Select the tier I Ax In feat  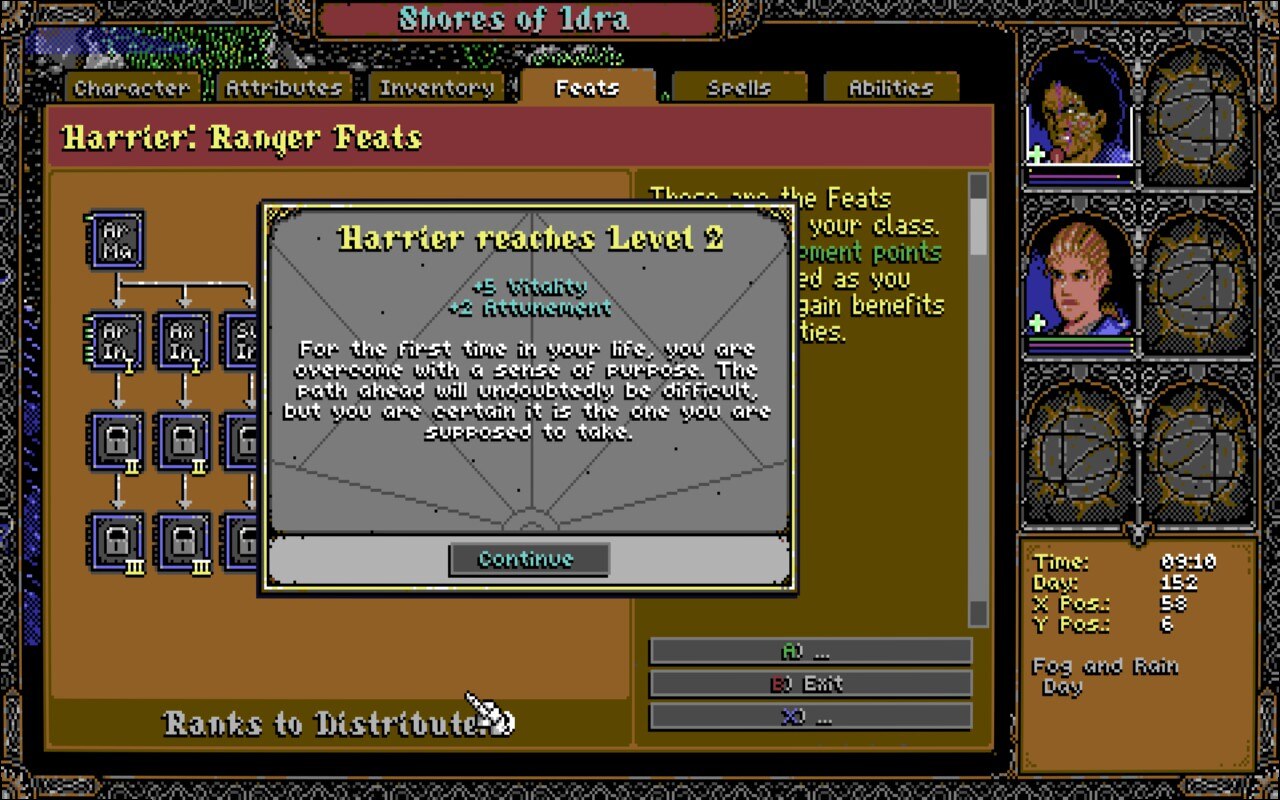pos(184,342)
